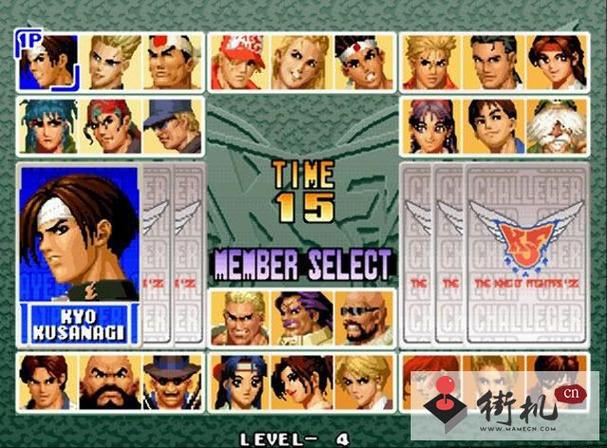Pick Goro Daimon's portrait tile
Image resolution: width=607 pixels, height=448 pixels.
tap(170, 62)
